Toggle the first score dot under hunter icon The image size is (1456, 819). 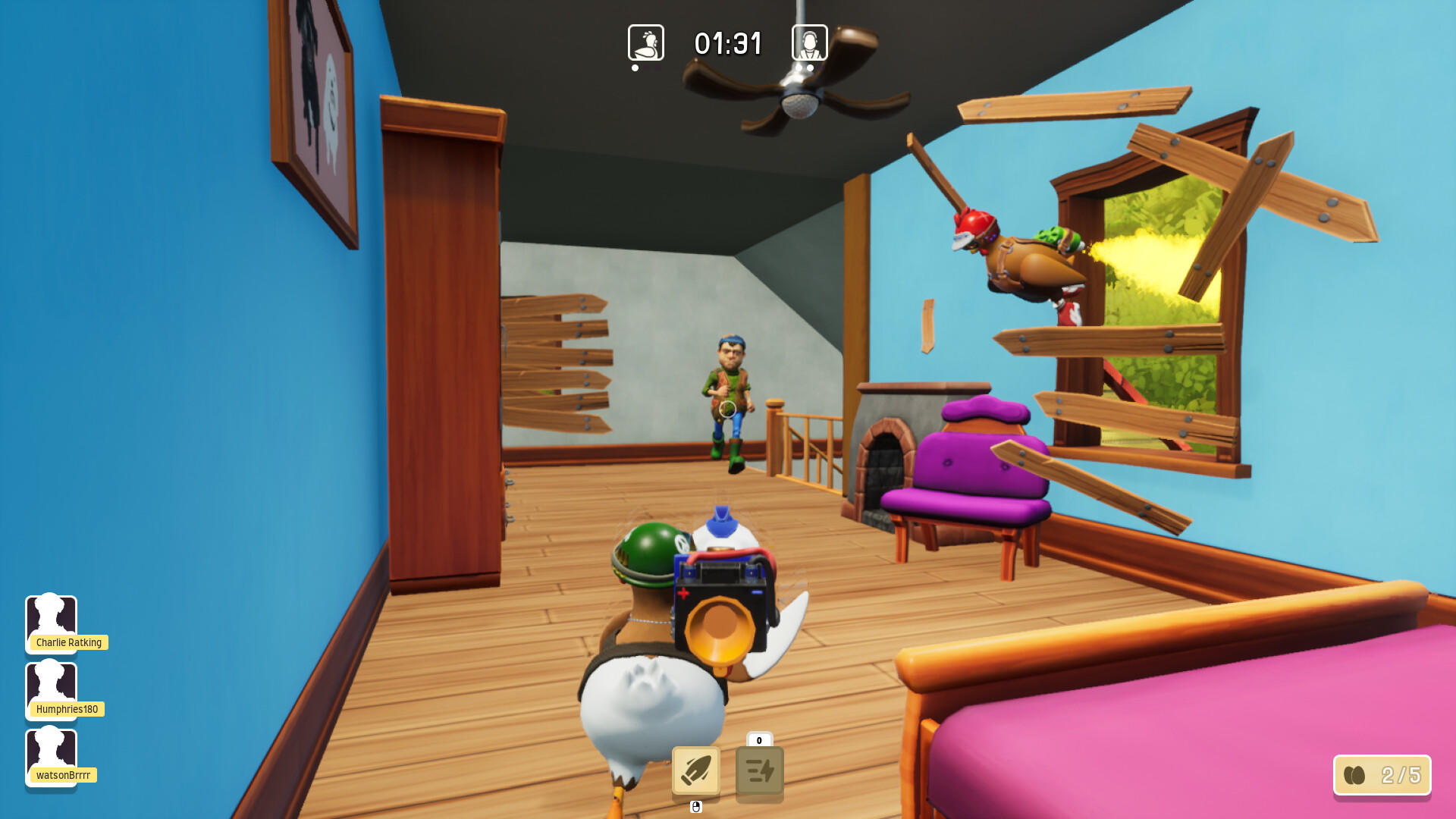click(798, 68)
